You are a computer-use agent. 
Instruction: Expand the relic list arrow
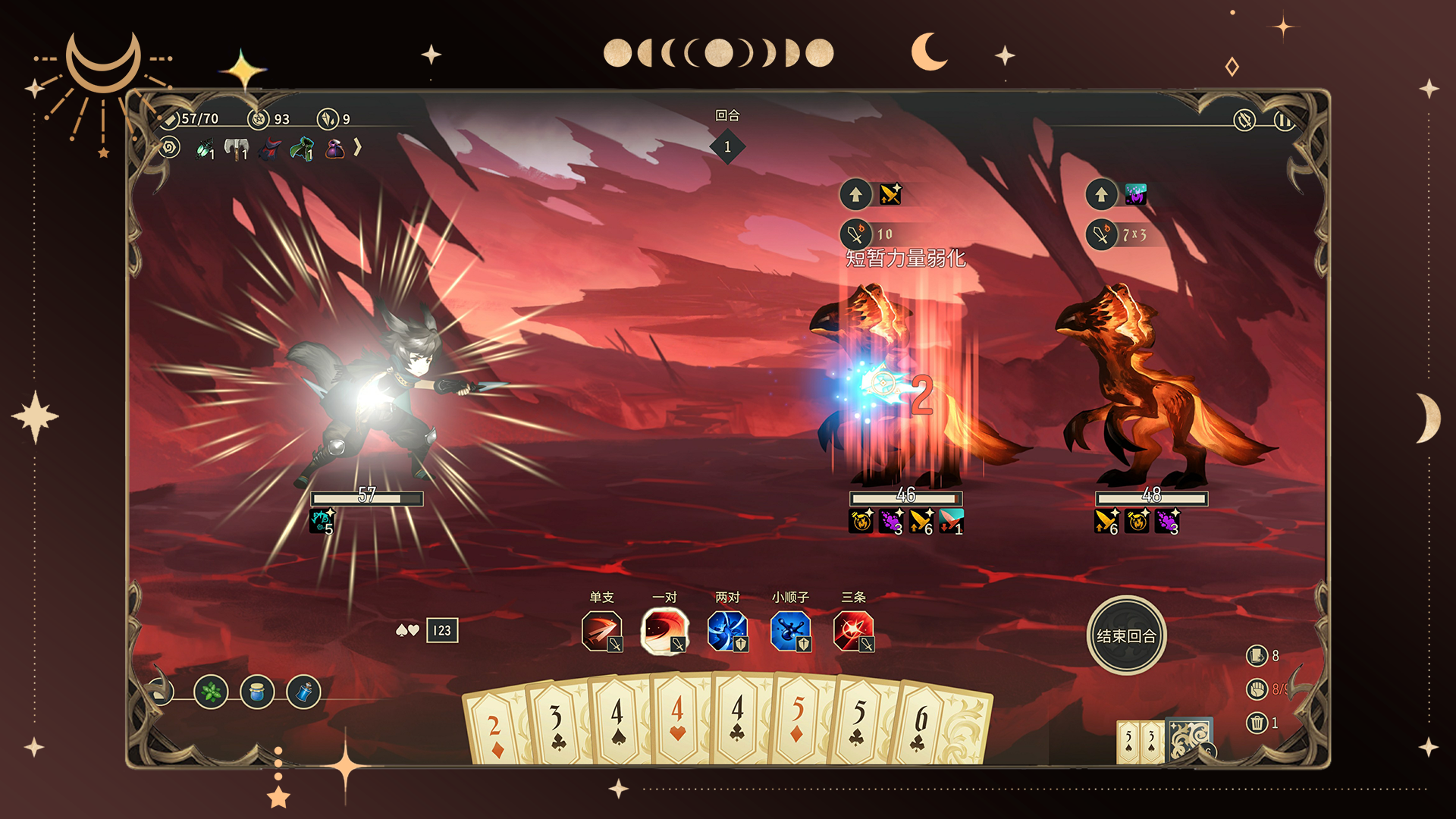click(x=357, y=147)
